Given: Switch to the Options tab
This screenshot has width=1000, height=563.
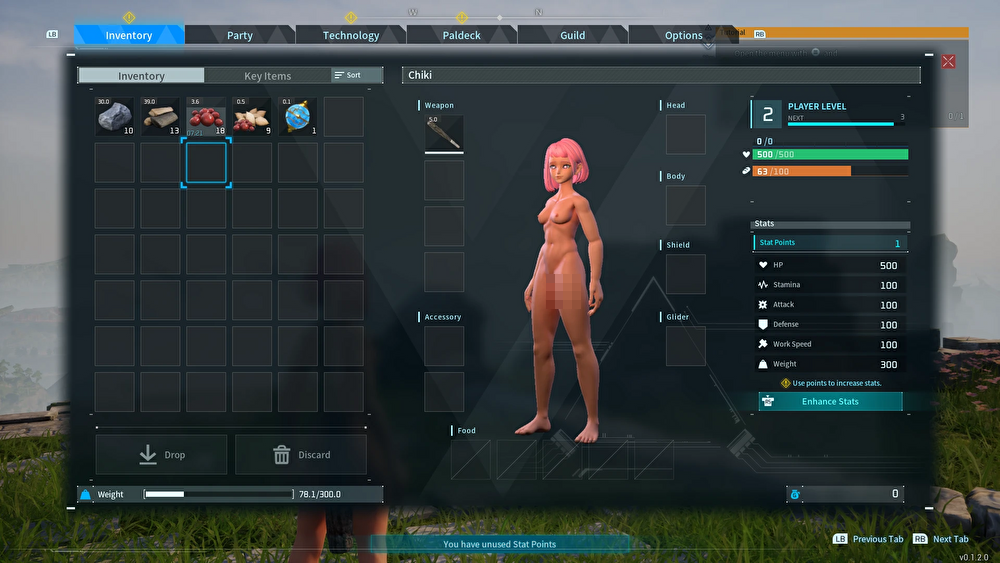Looking at the screenshot, I should pyautogui.click(x=684, y=35).
